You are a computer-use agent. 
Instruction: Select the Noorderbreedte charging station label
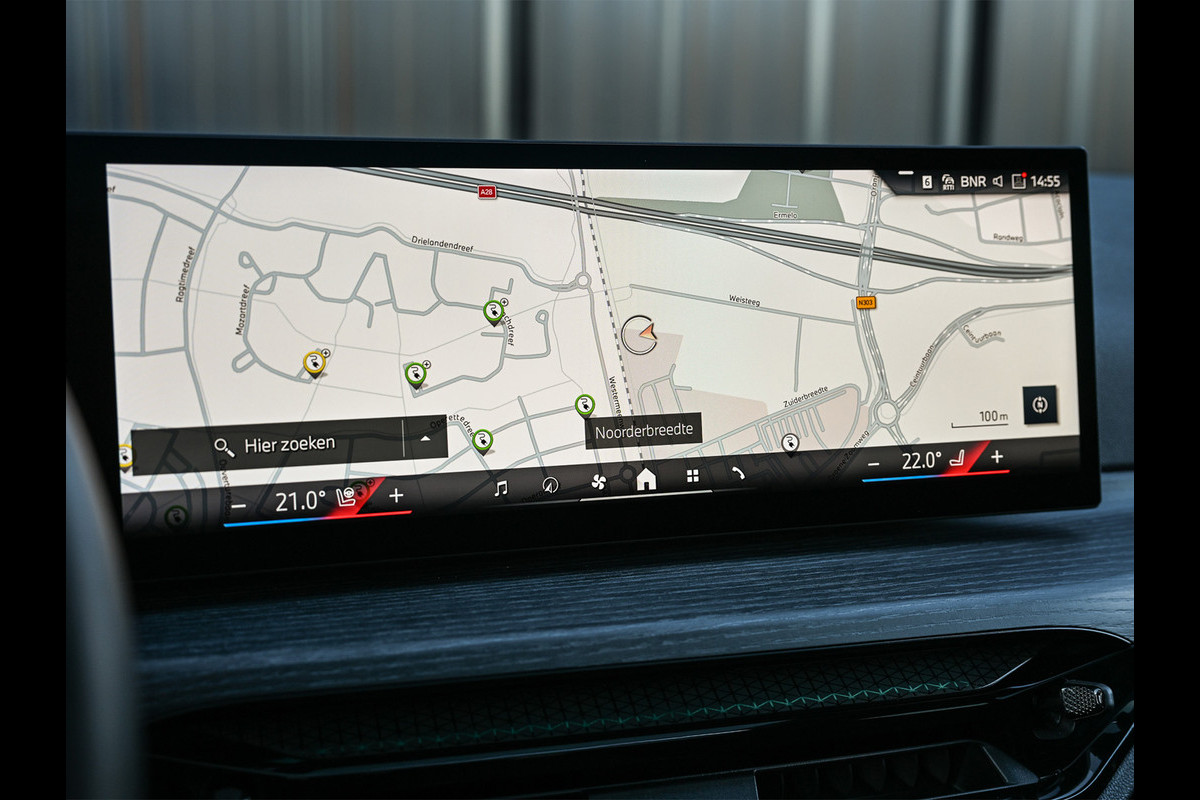644,432
